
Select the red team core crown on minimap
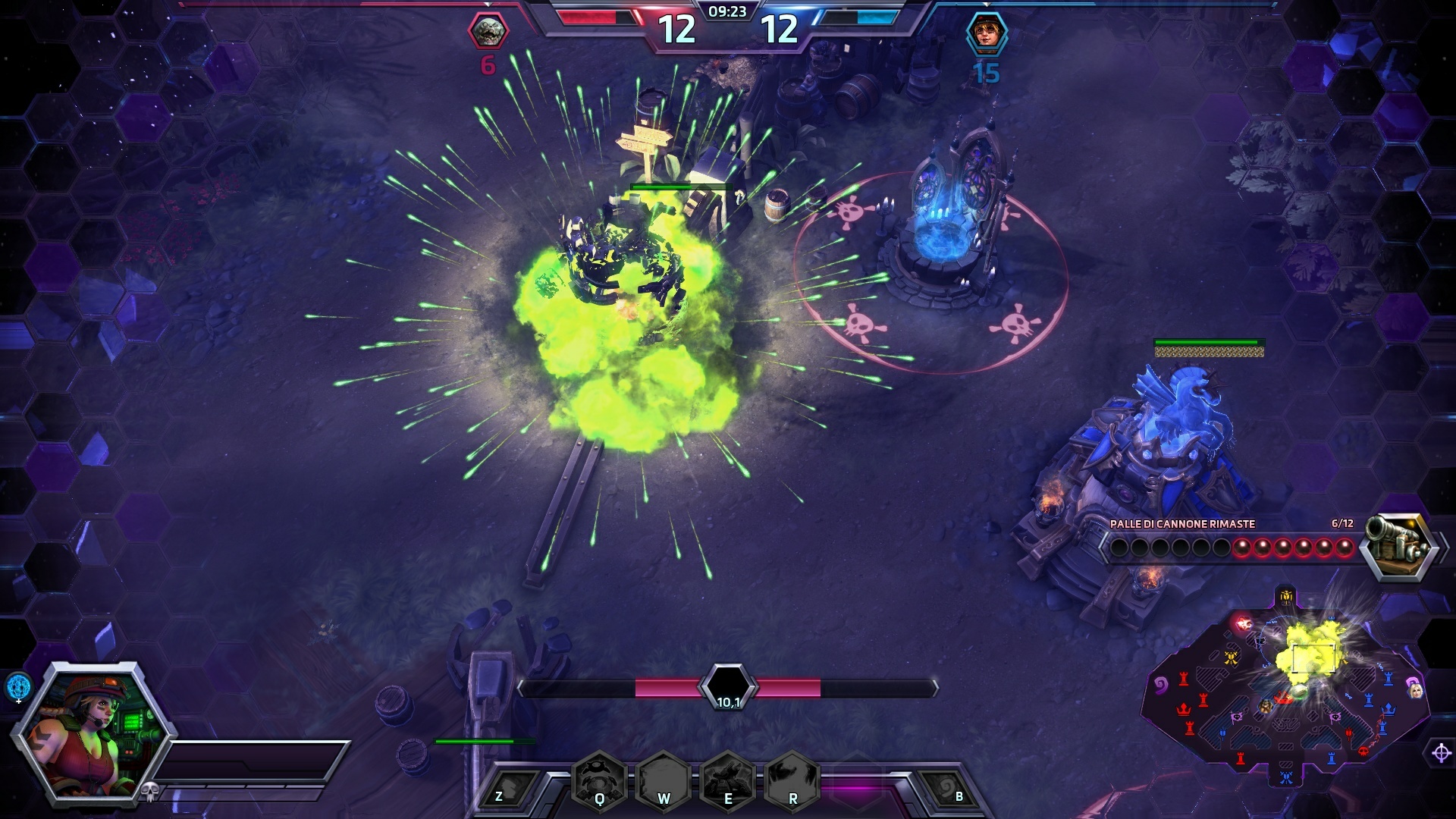pyautogui.click(x=1182, y=711)
